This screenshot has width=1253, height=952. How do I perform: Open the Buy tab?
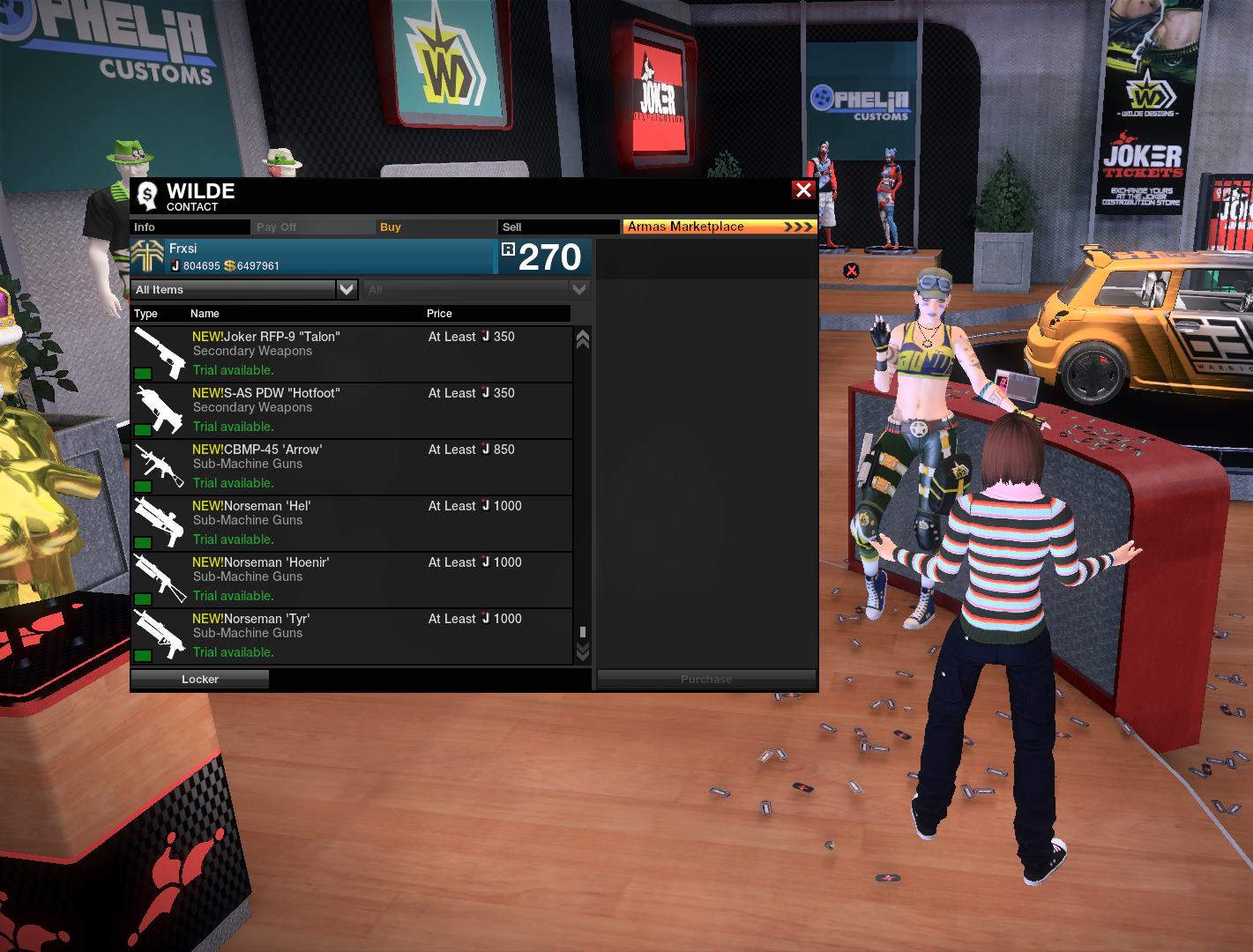(x=435, y=227)
